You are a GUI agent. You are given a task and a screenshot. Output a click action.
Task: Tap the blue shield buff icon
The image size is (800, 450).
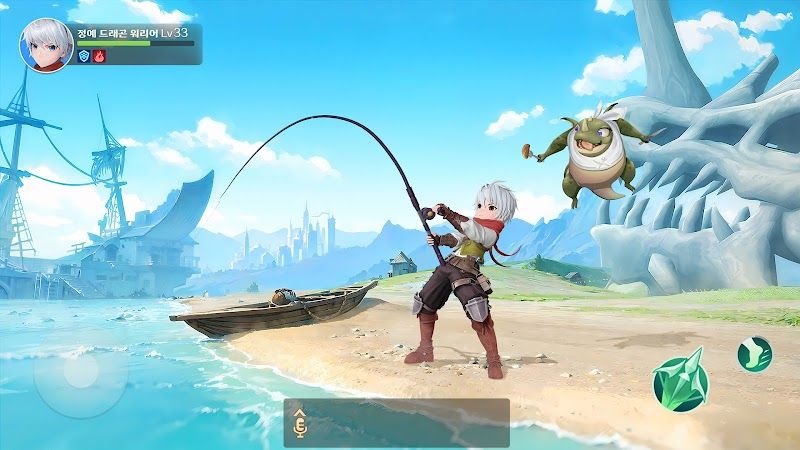click(x=84, y=57)
